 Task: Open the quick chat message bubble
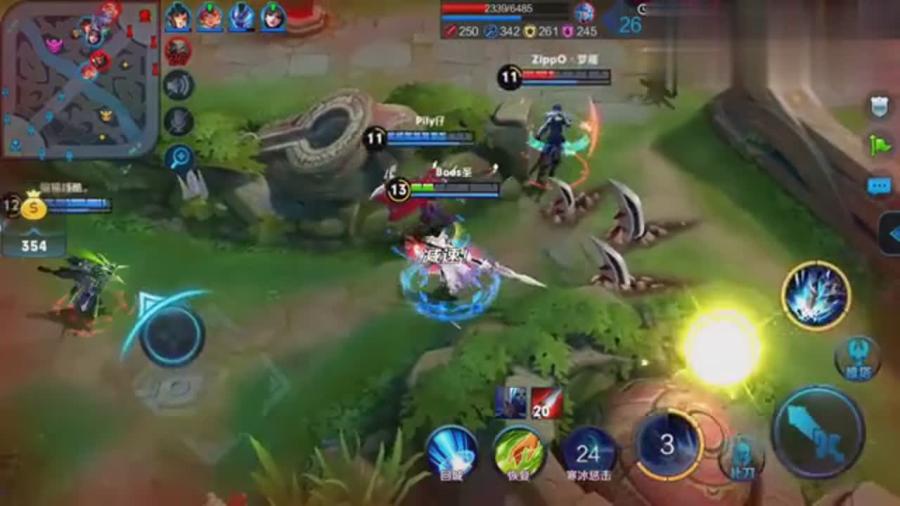pyautogui.click(x=879, y=186)
